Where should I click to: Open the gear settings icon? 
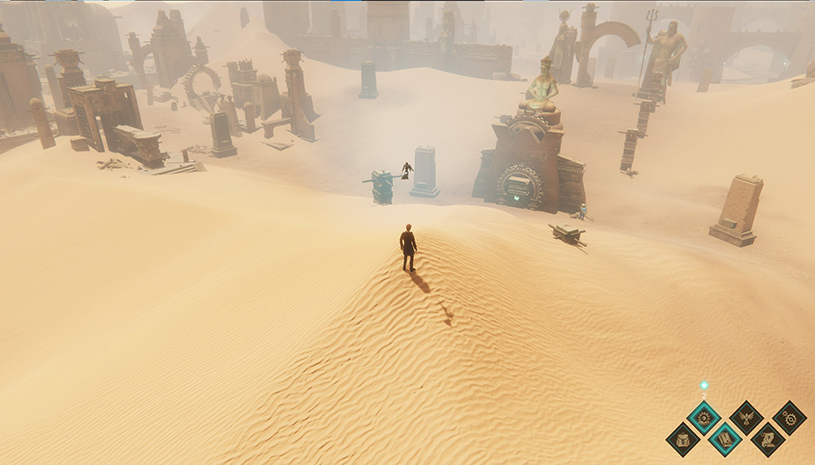coord(789,416)
